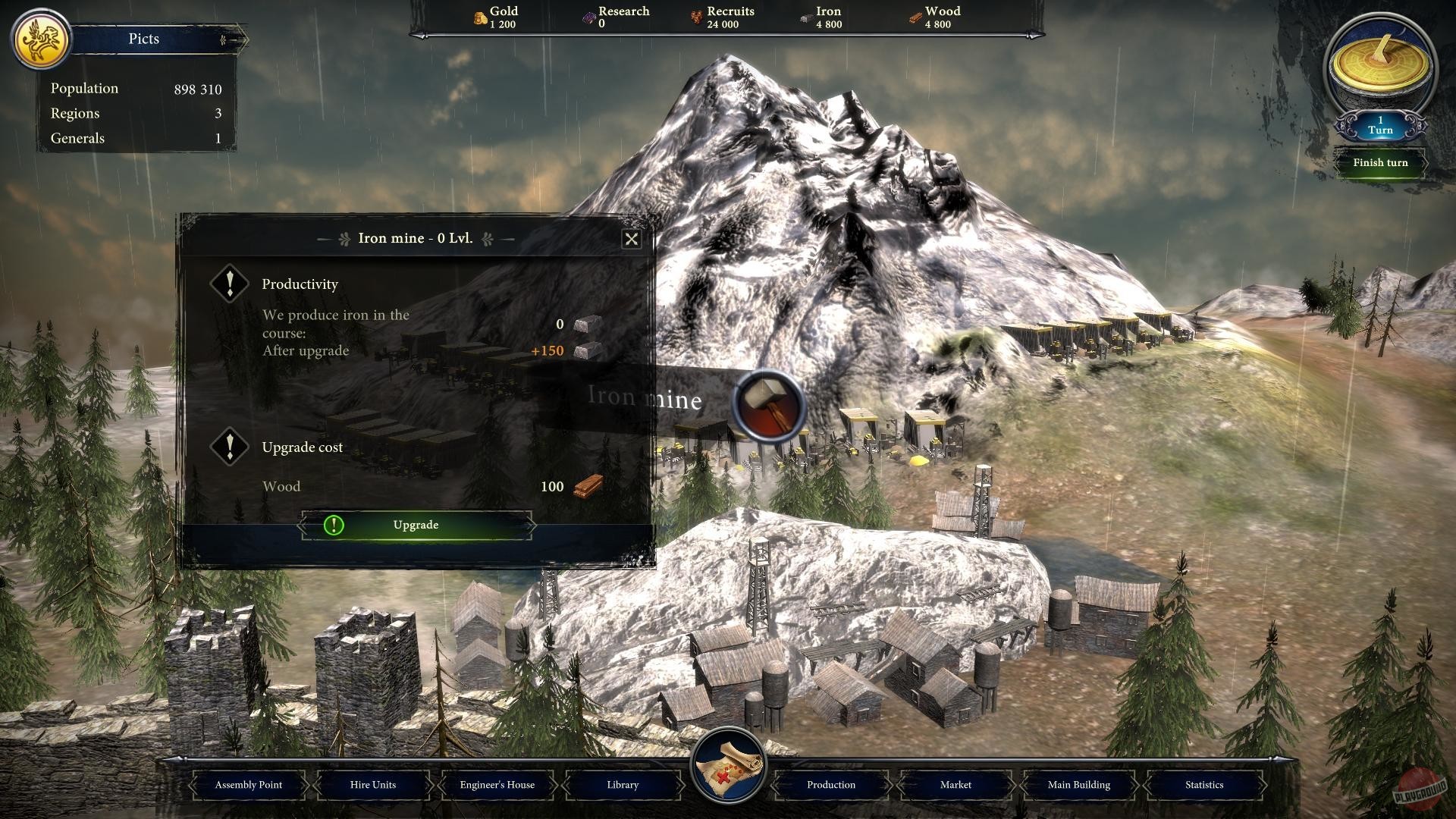The height and width of the screenshot is (819, 1456).
Task: Show the Production screen
Action: click(831, 785)
